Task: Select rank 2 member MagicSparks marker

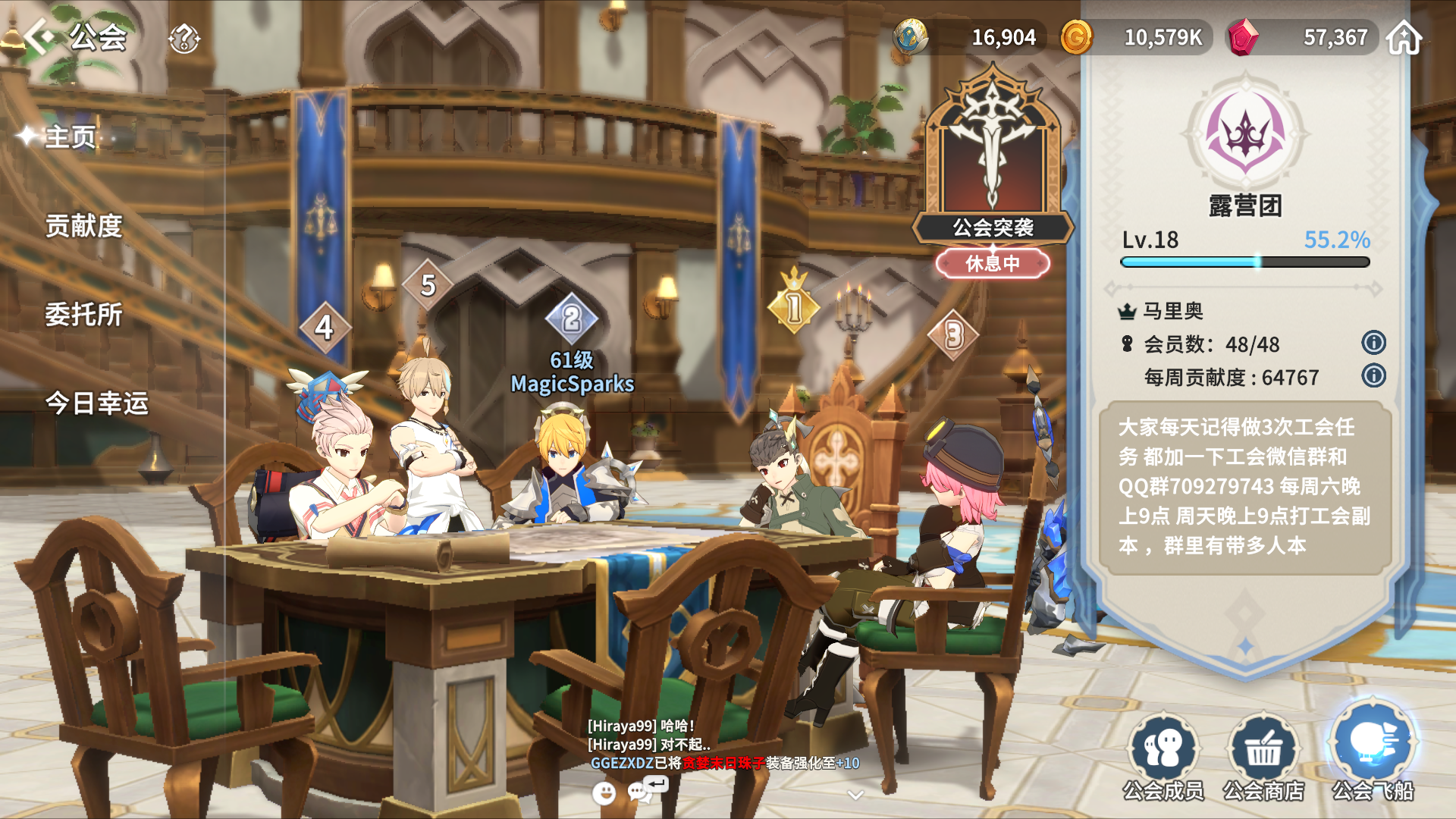Action: click(x=572, y=319)
